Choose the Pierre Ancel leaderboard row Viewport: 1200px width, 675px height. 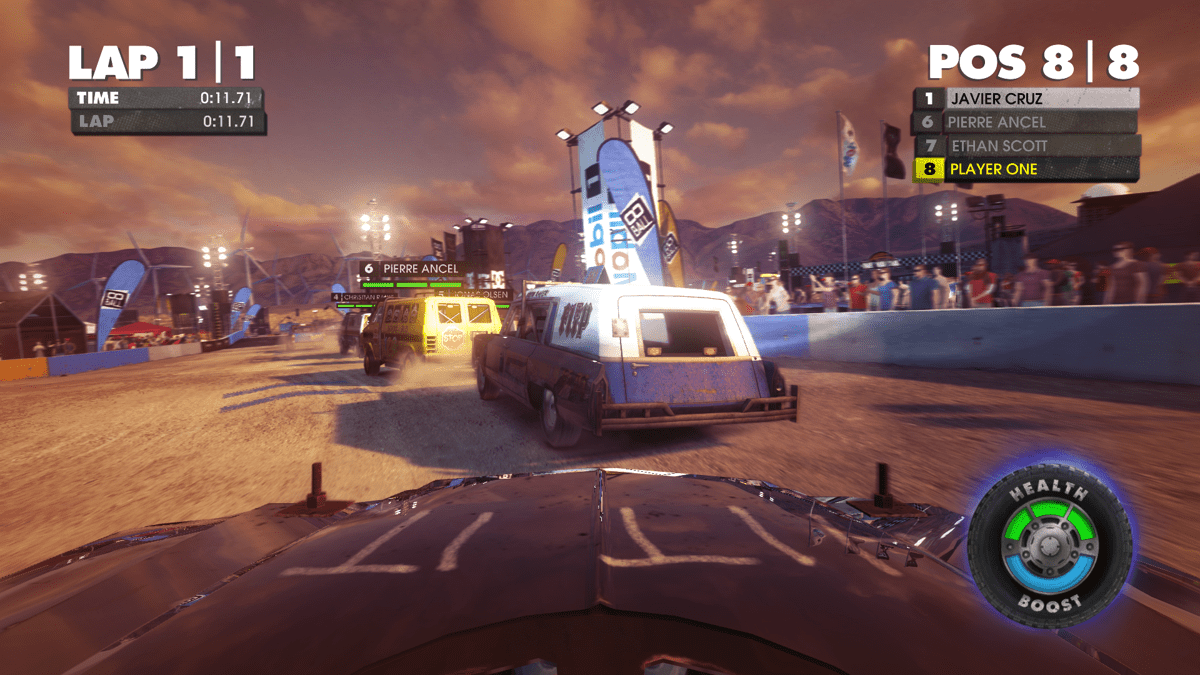coord(1025,122)
